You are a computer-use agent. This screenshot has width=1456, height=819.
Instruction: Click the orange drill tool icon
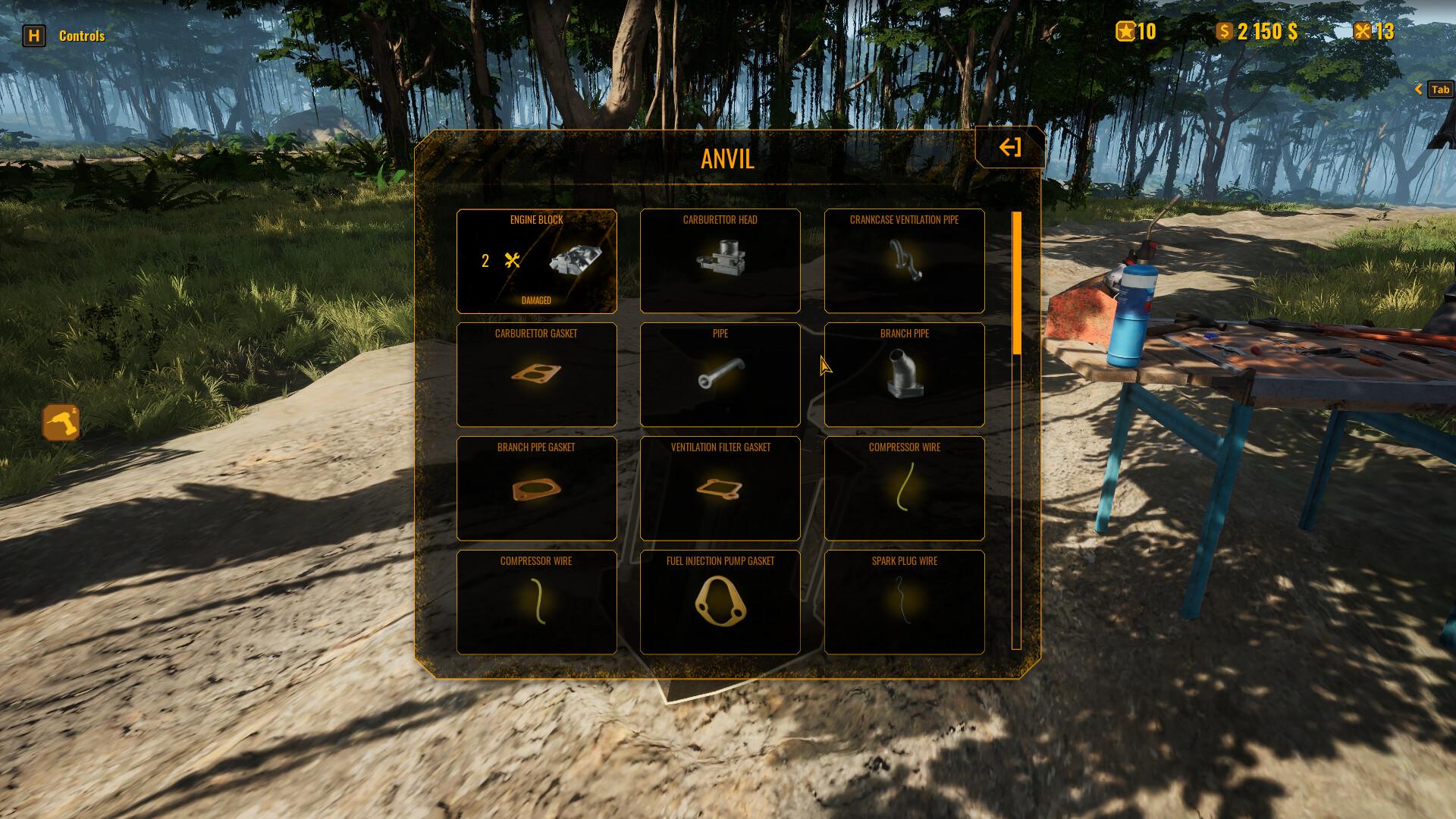(x=61, y=422)
